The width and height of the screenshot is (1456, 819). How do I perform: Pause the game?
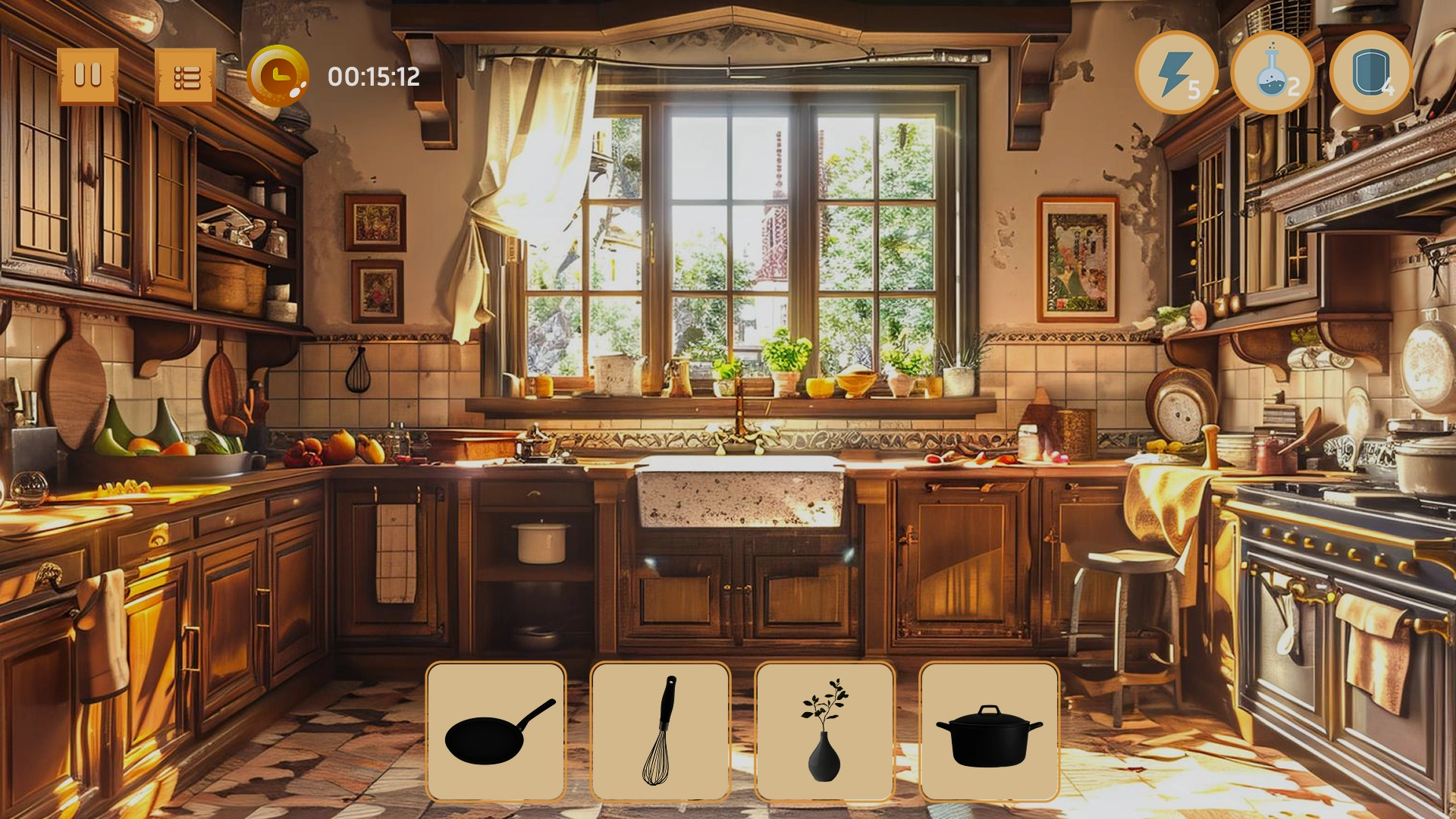(x=89, y=74)
